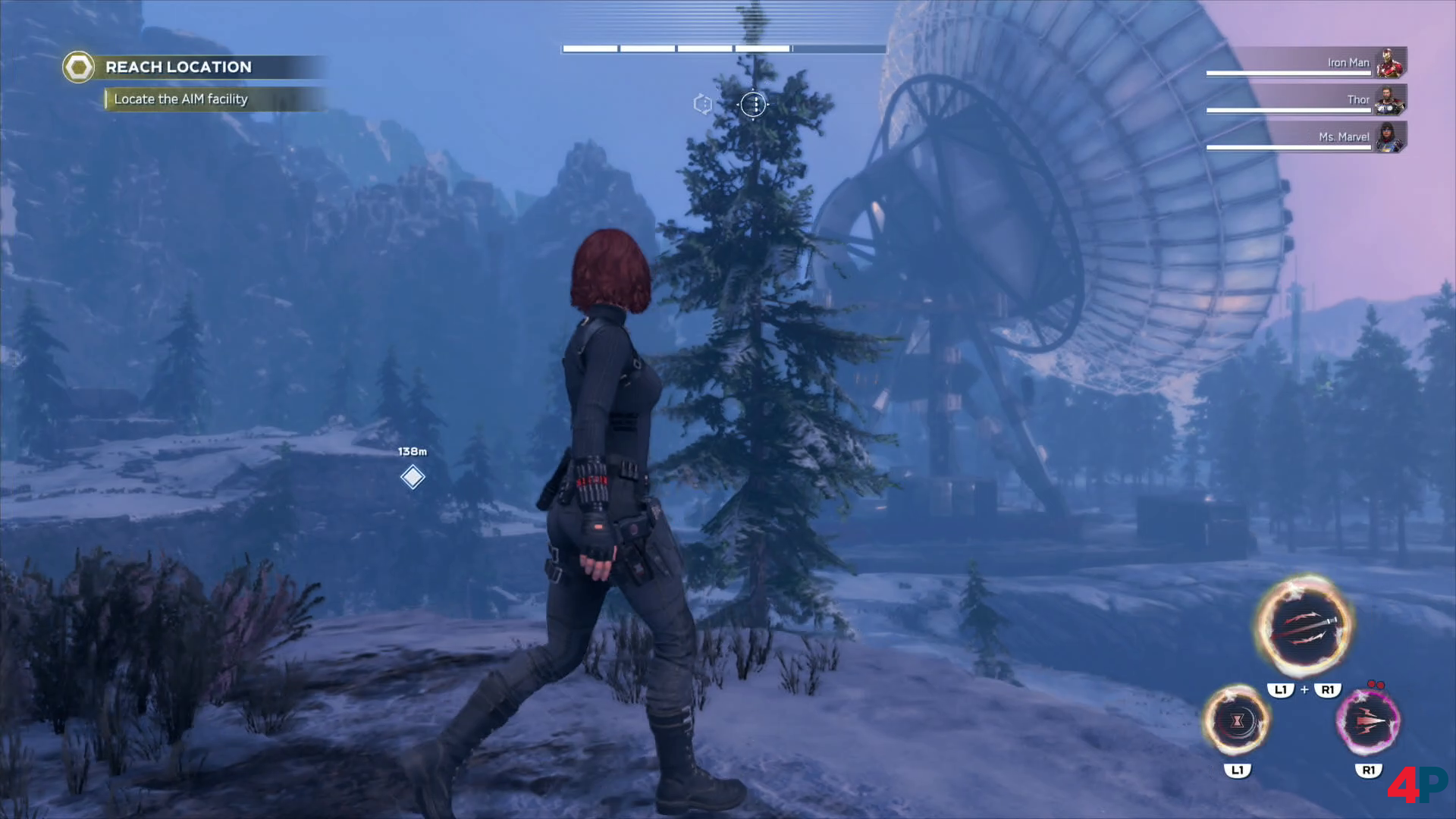
Task: Activate the ultimate heroic ability icon
Action: pos(1304,627)
